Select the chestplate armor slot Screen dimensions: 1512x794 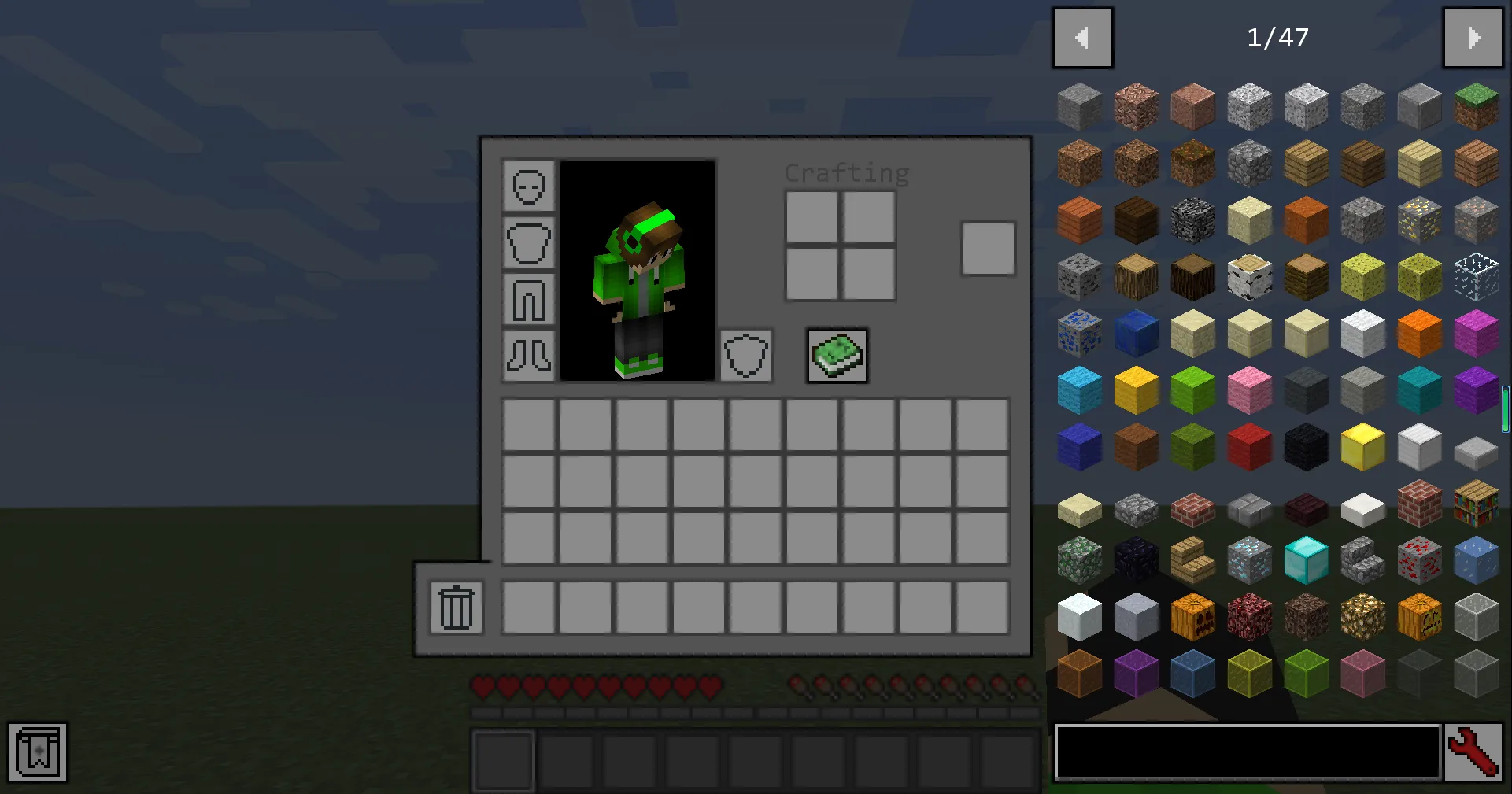coord(527,243)
